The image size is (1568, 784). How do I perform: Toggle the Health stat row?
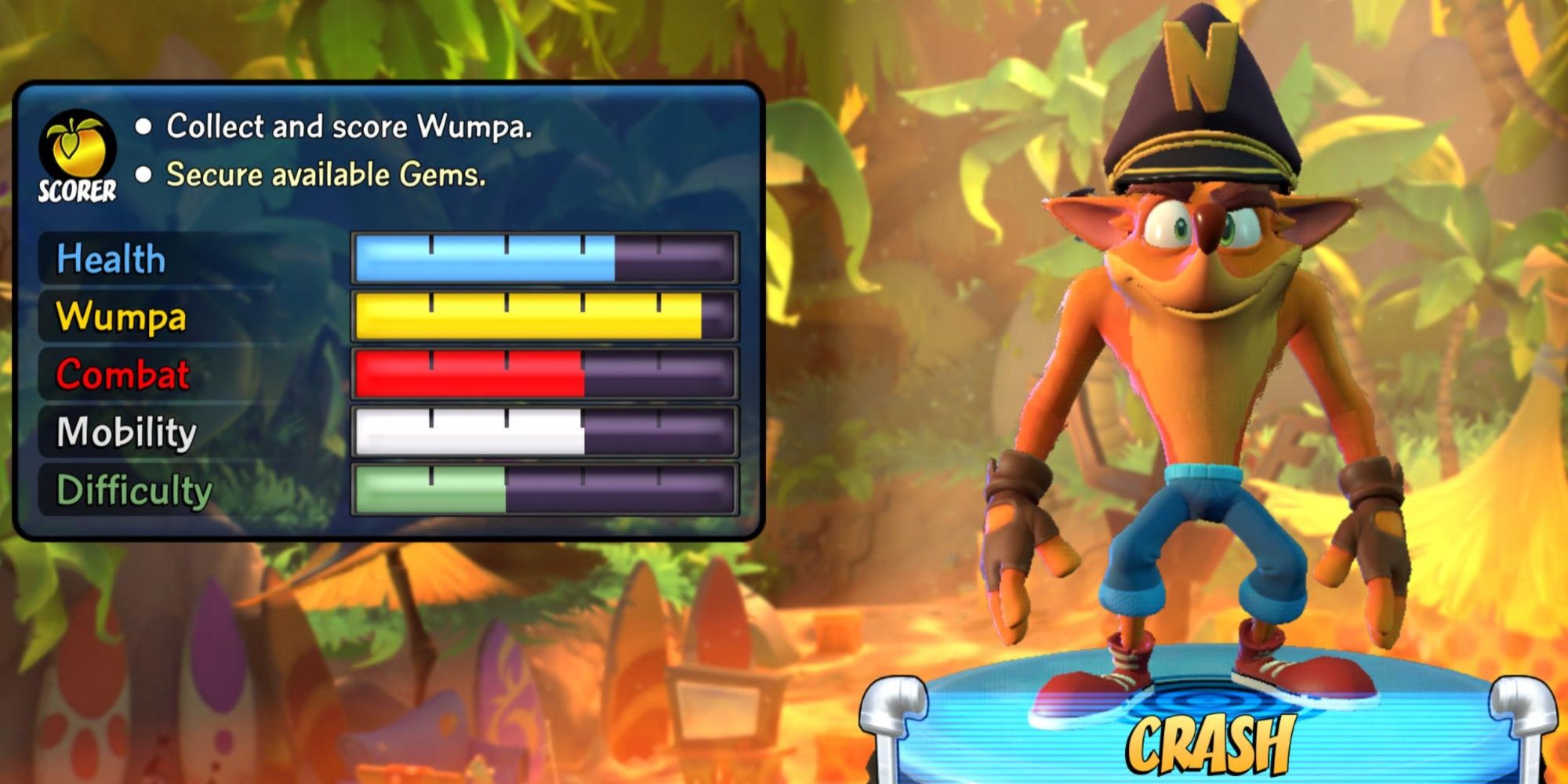[114, 259]
